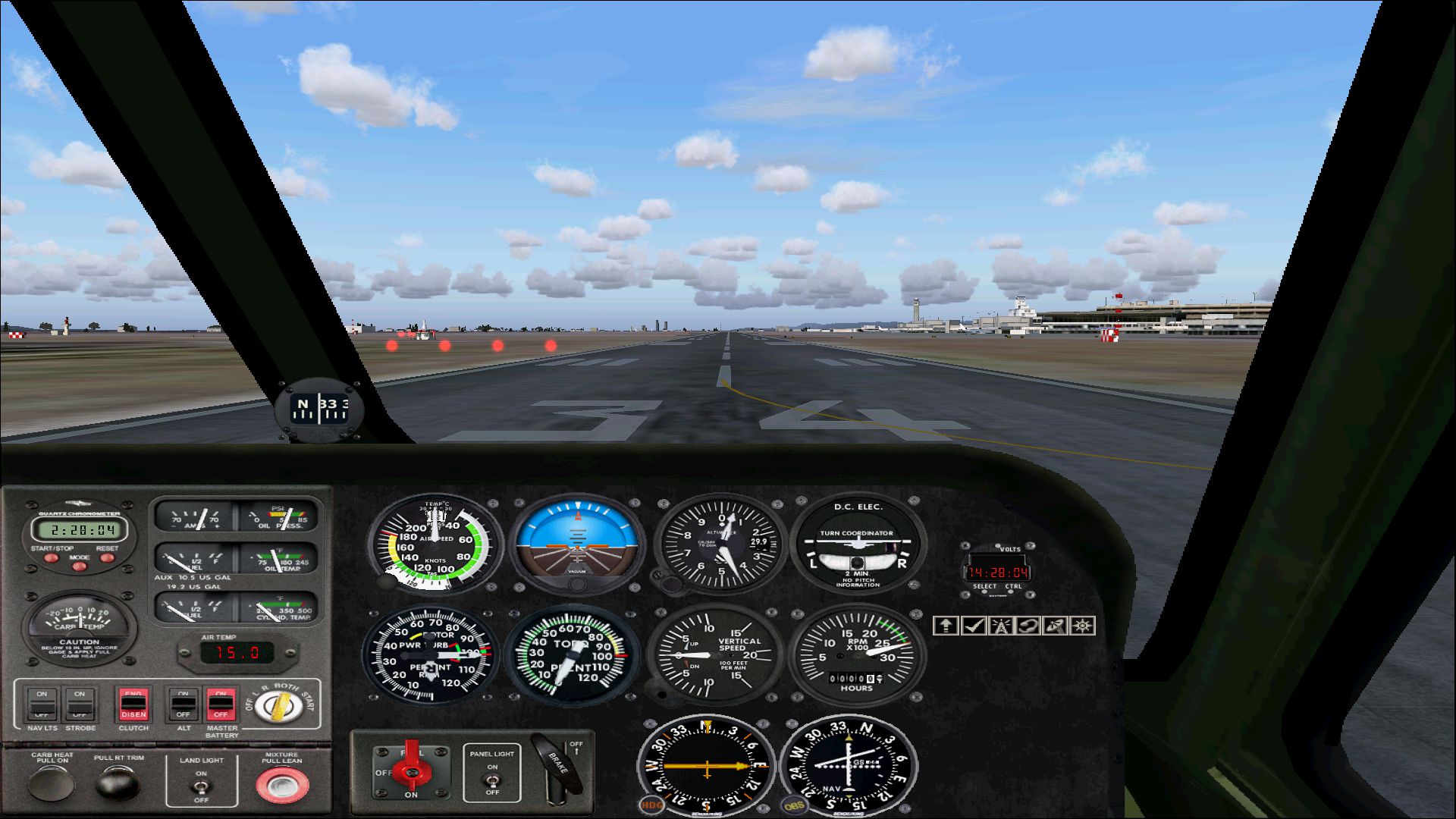
Task: Switch on the ALT alternator switch
Action: 183,704
